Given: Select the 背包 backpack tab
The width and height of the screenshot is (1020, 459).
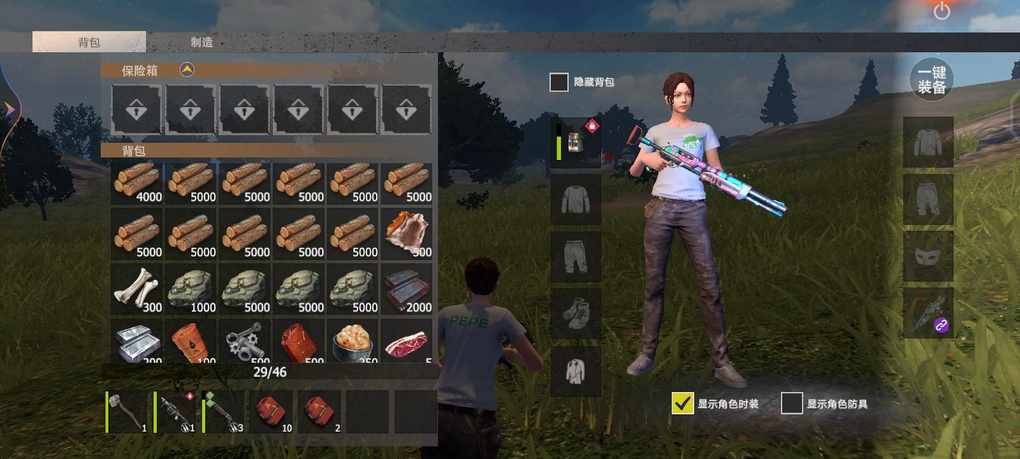Looking at the screenshot, I should click(x=89, y=42).
